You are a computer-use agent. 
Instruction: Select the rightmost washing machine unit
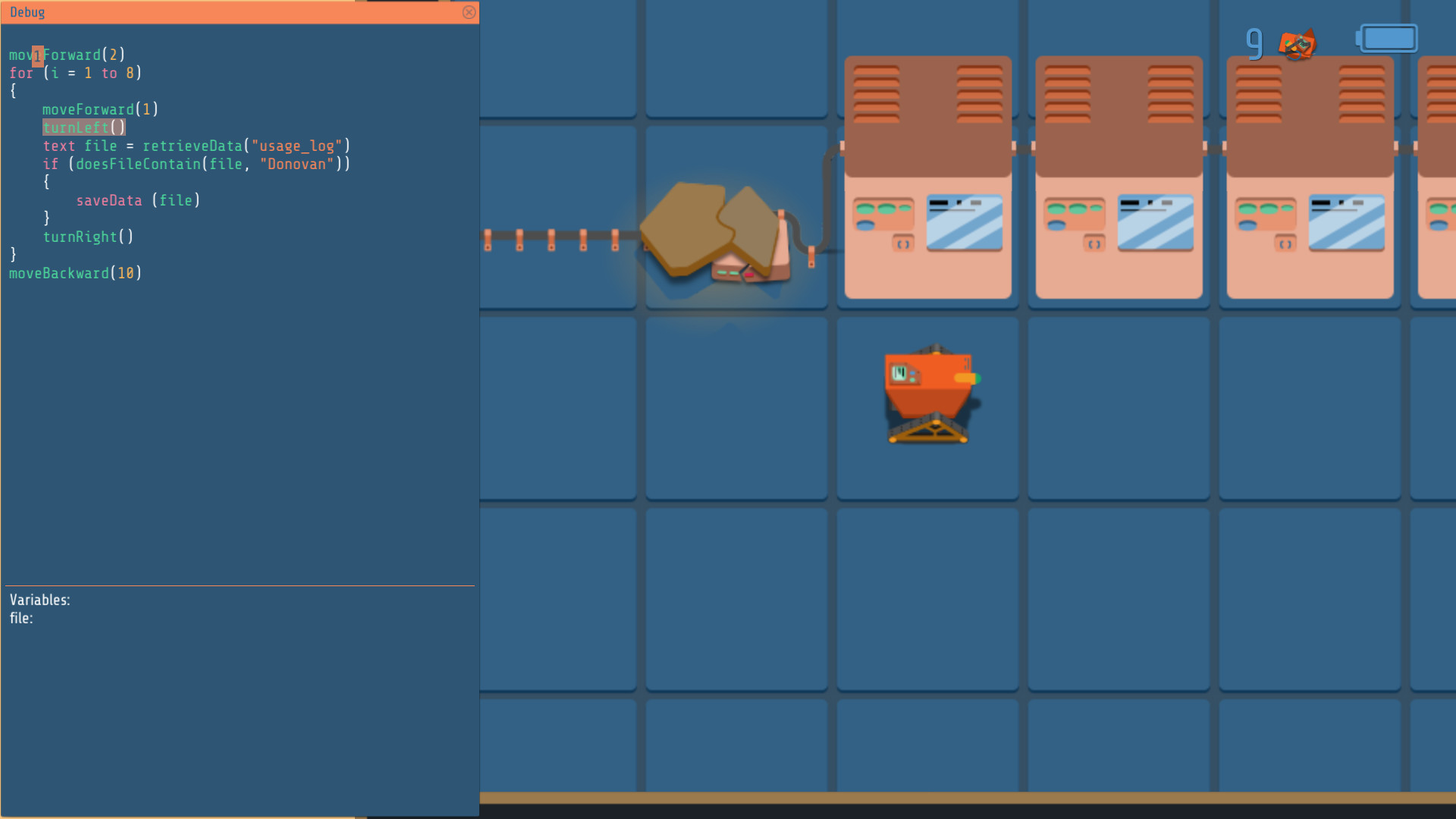coord(1309,178)
